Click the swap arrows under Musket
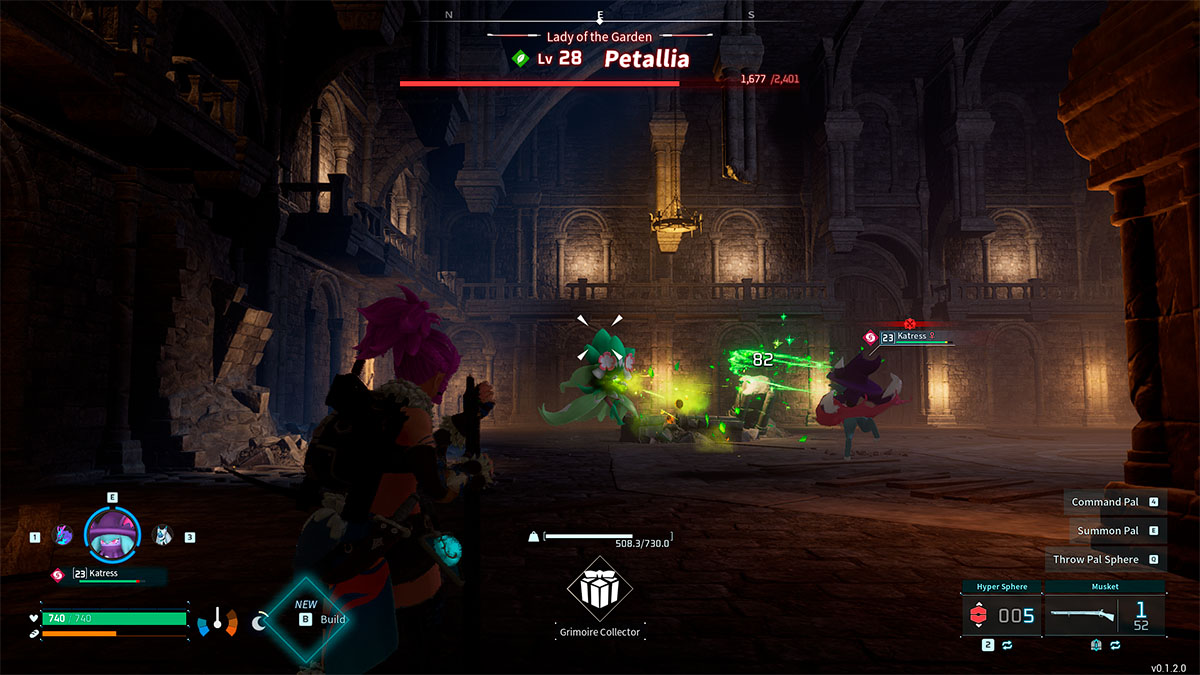This screenshot has width=1200, height=675. pos(1113,646)
